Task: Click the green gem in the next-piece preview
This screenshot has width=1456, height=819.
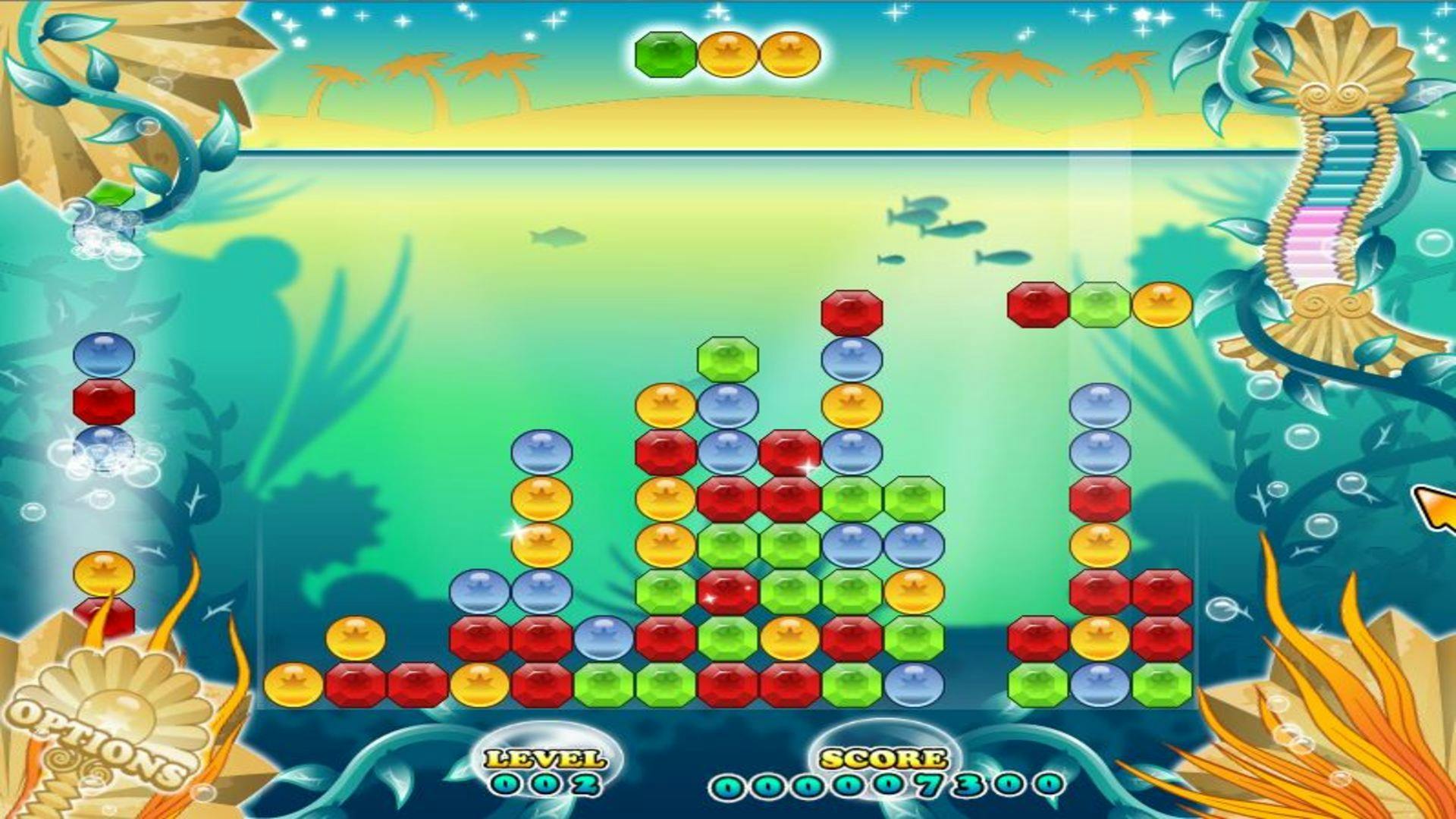Action: tap(666, 55)
